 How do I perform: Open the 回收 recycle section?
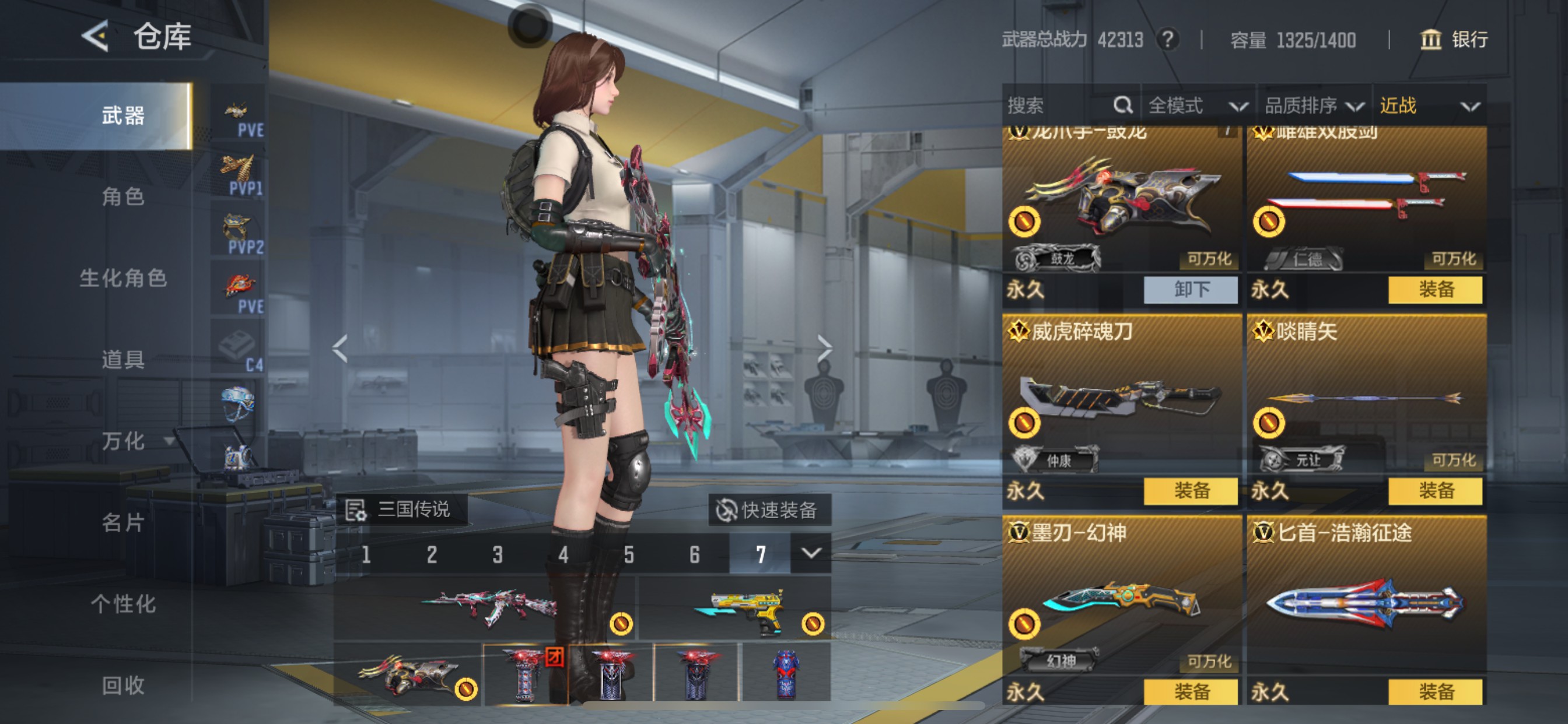click(123, 685)
